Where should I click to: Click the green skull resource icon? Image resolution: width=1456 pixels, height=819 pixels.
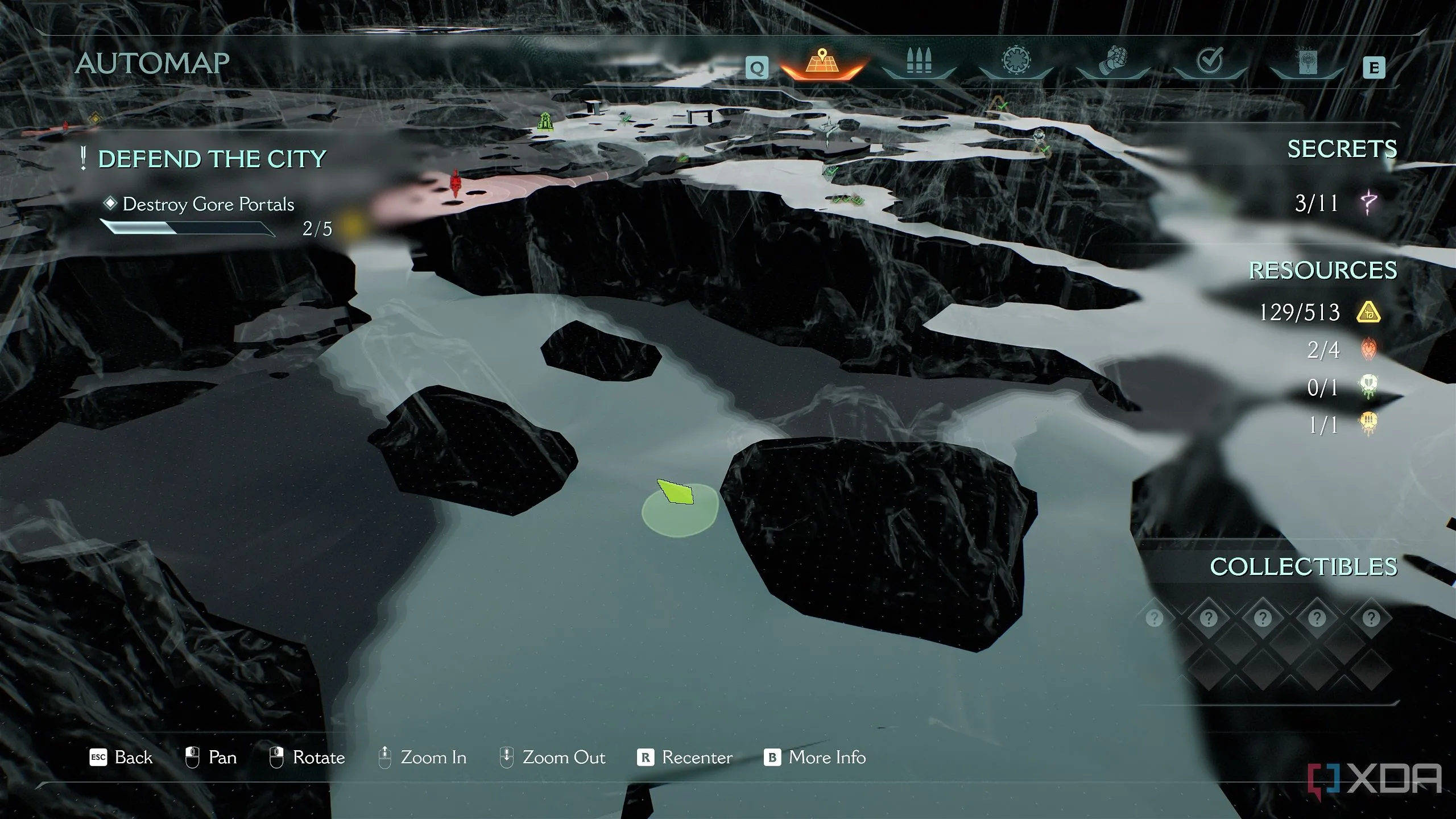[1368, 387]
